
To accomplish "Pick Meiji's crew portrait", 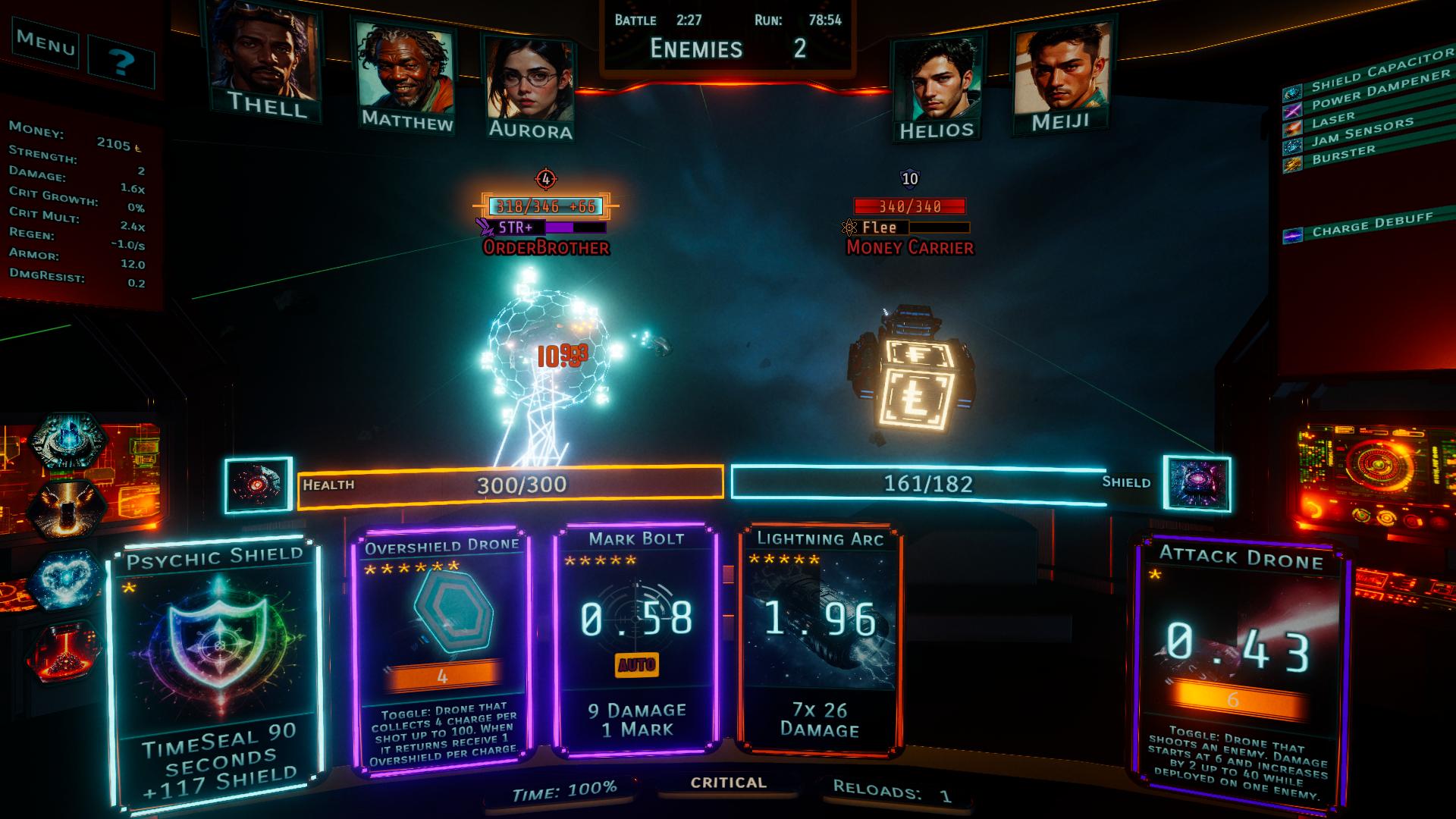I will tap(1060, 74).
